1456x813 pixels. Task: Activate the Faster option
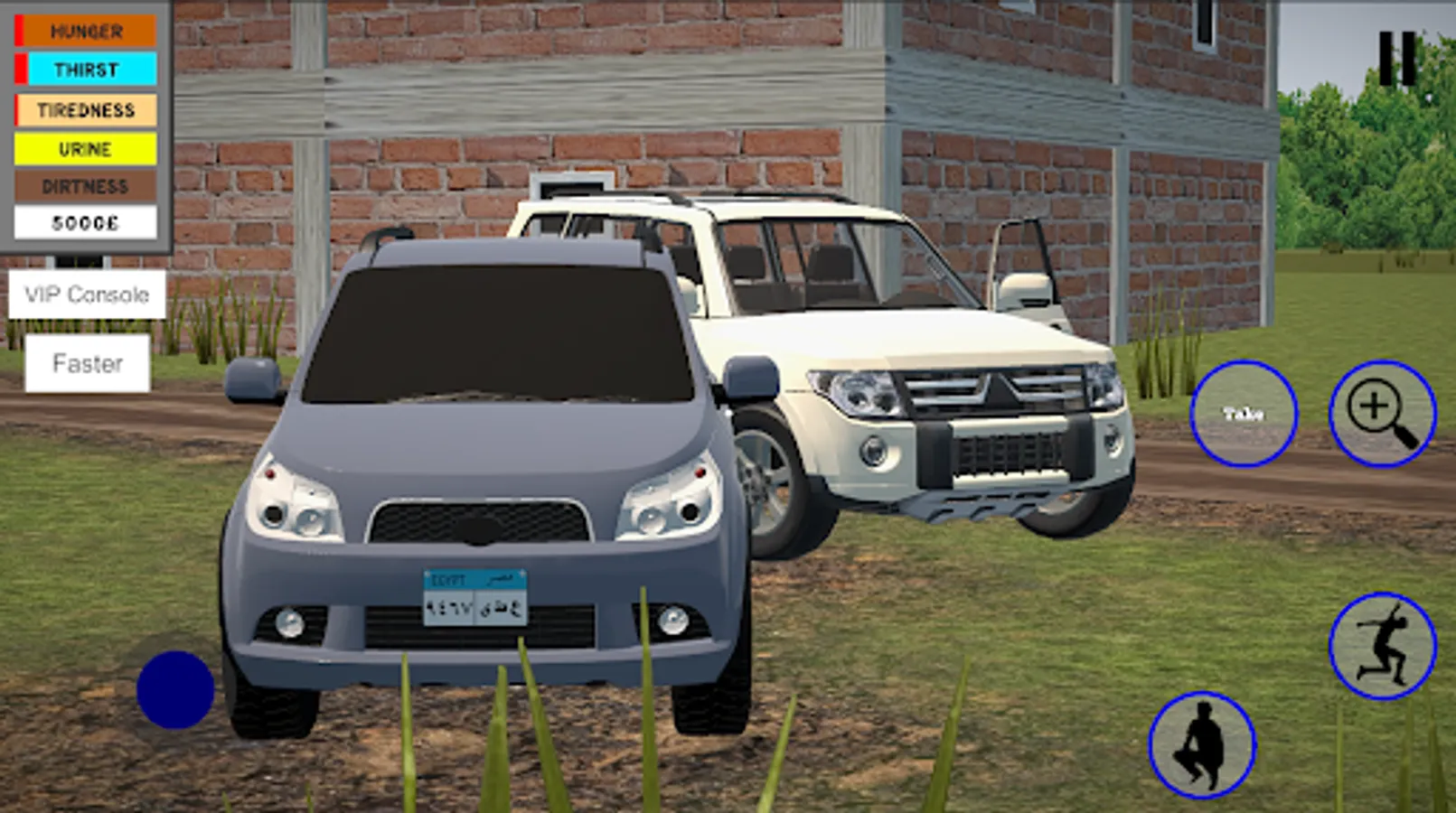pyautogui.click(x=87, y=365)
